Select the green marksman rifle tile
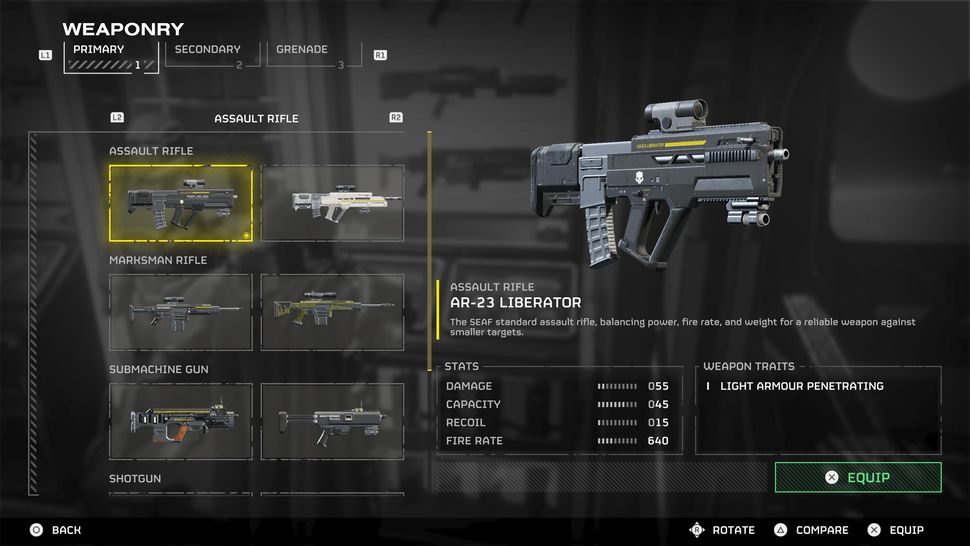The image size is (970, 546). pyautogui.click(x=332, y=312)
